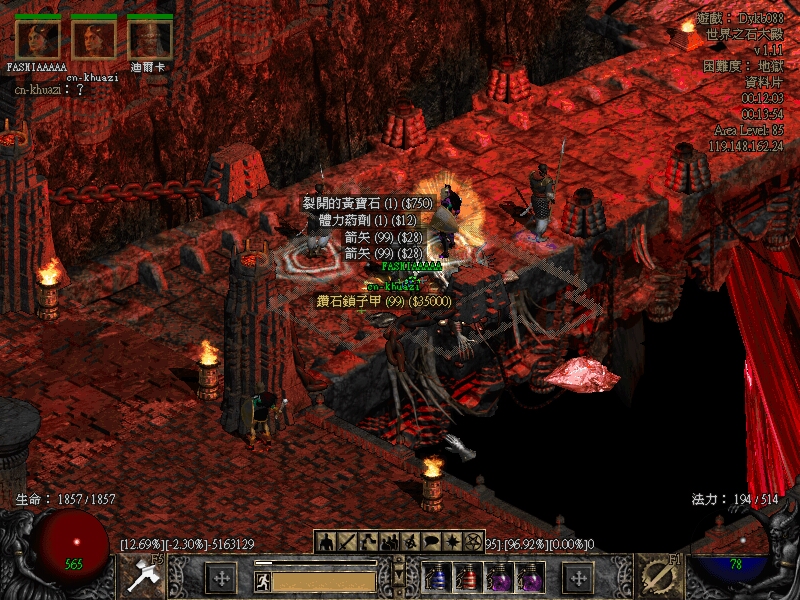
Task: Open the left-click skill selector (hammer icon)
Action: pyautogui.click(x=143, y=578)
